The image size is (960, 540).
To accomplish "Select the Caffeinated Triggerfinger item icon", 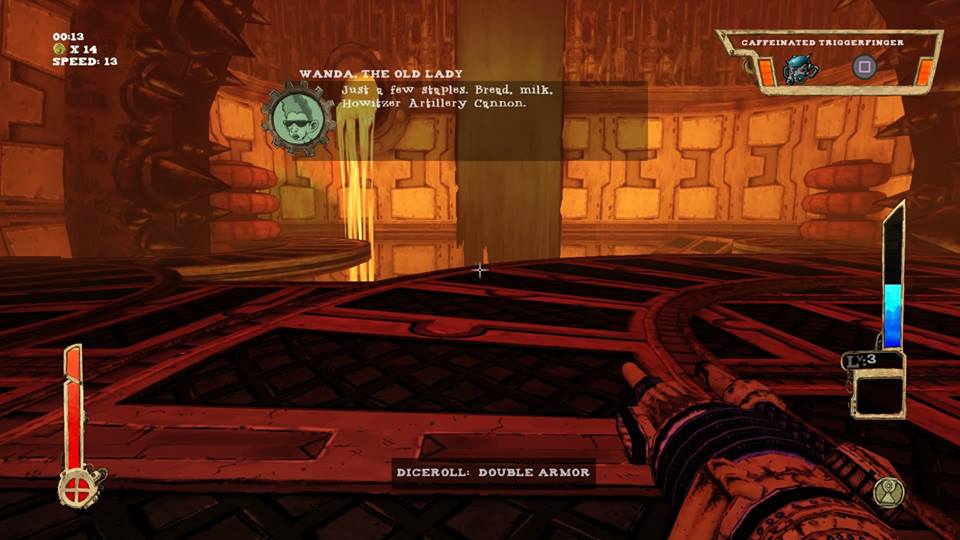I will point(797,67).
